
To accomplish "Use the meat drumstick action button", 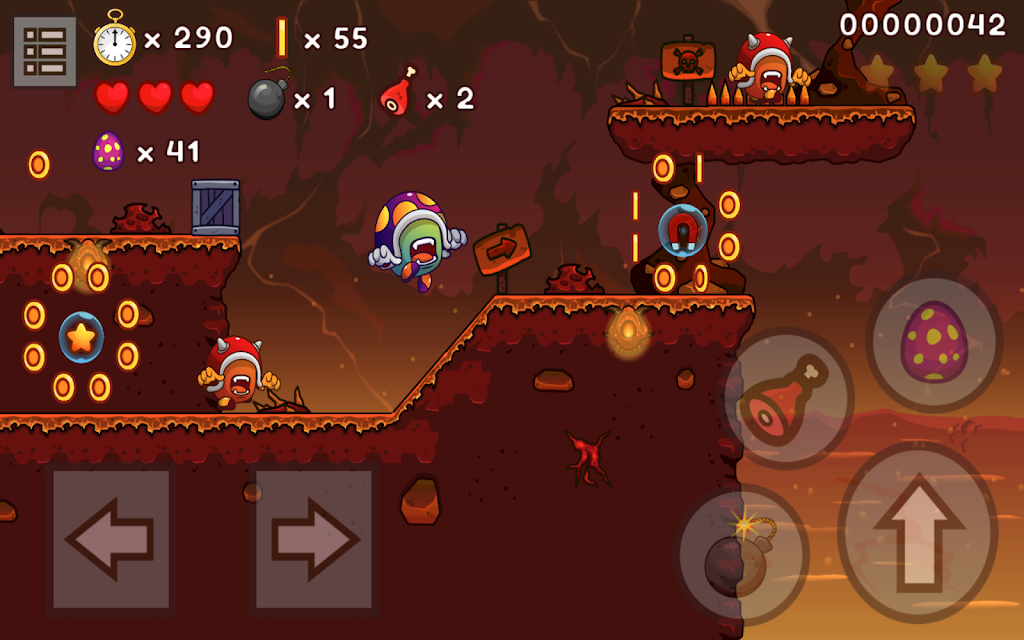I will [788, 398].
